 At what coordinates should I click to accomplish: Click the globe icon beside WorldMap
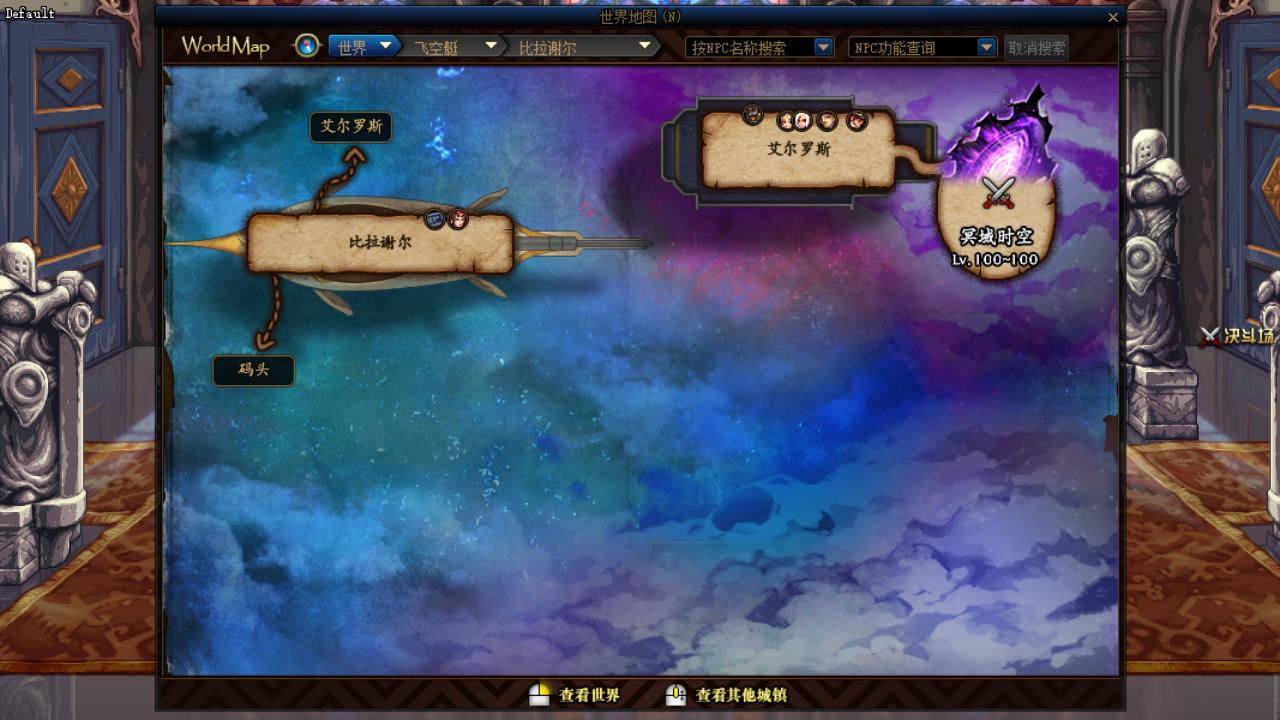pyautogui.click(x=307, y=46)
